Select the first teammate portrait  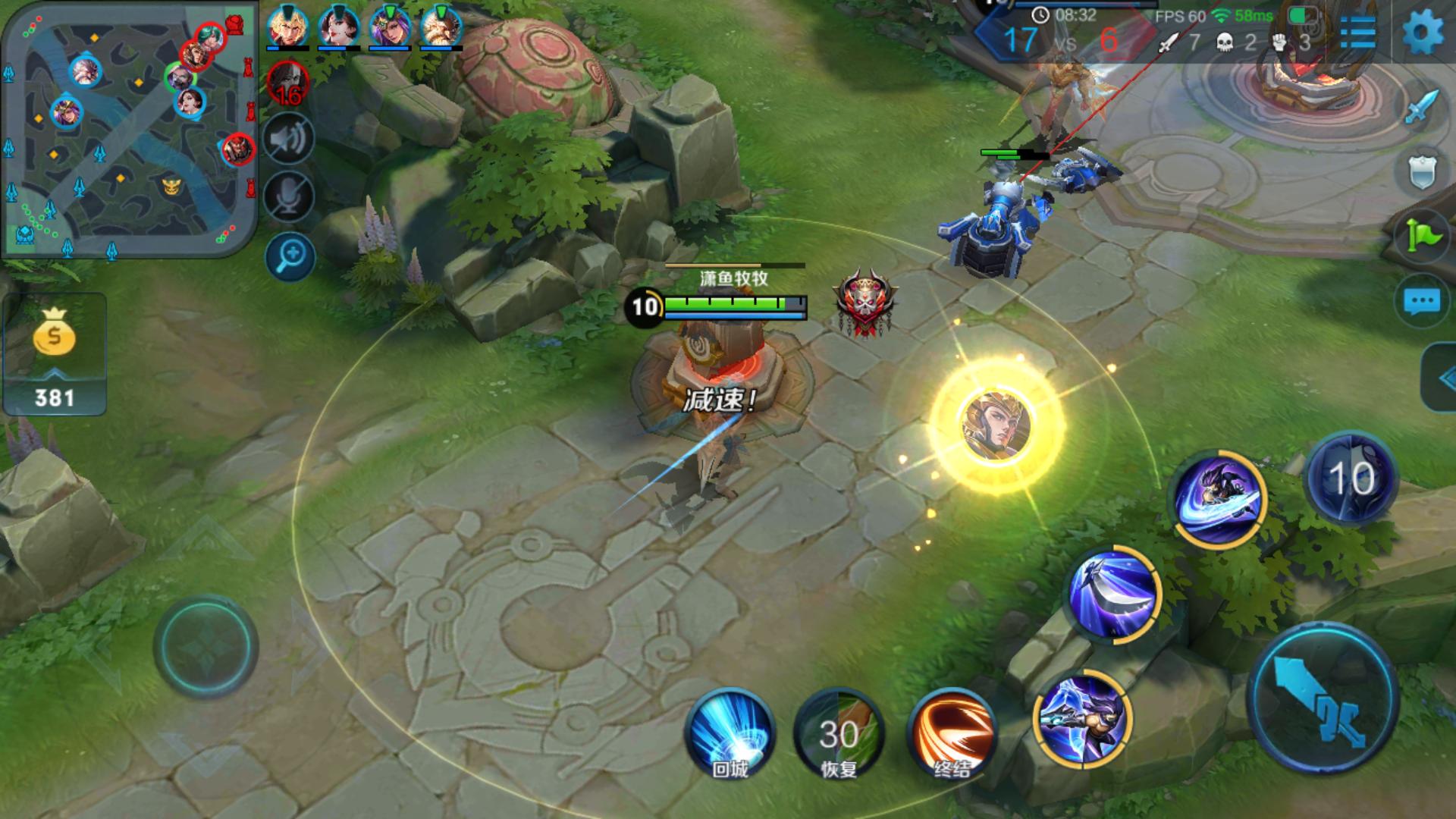click(x=287, y=27)
